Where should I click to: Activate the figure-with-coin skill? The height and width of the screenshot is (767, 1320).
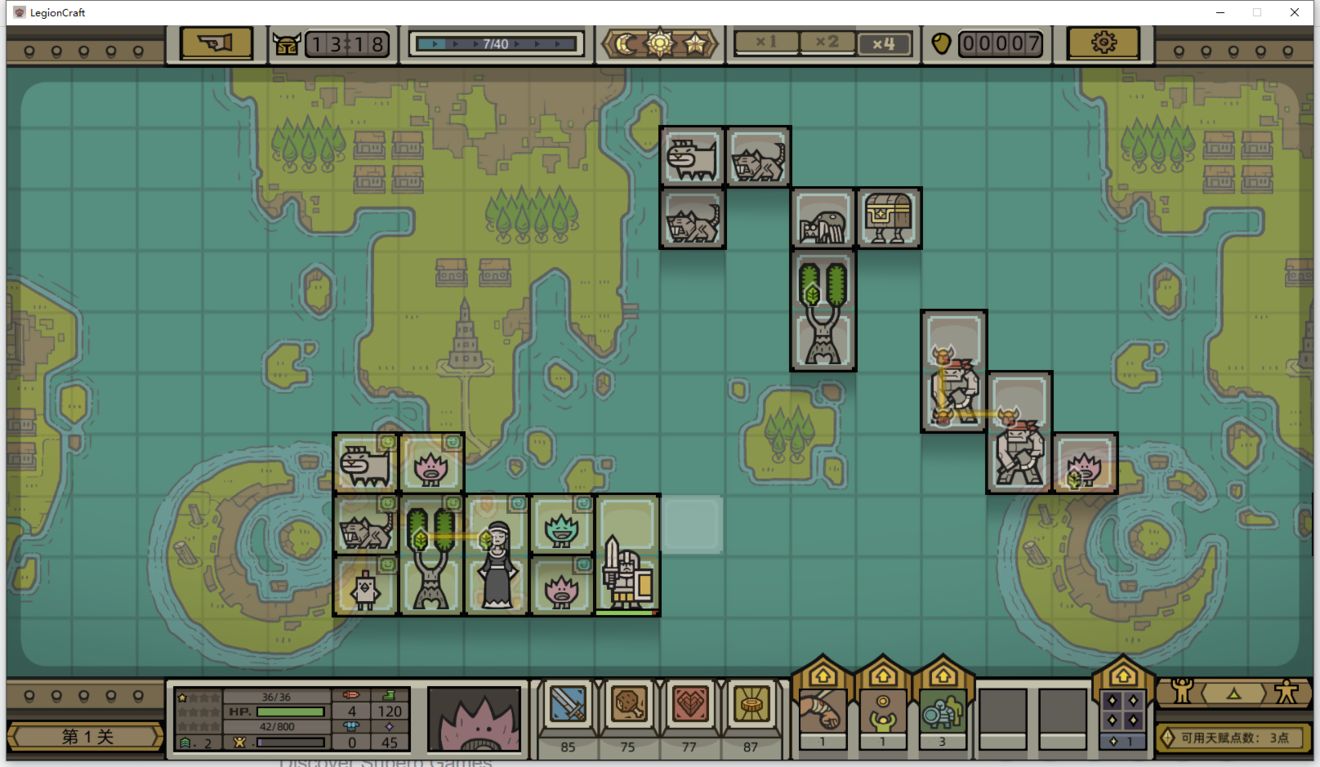tap(883, 711)
